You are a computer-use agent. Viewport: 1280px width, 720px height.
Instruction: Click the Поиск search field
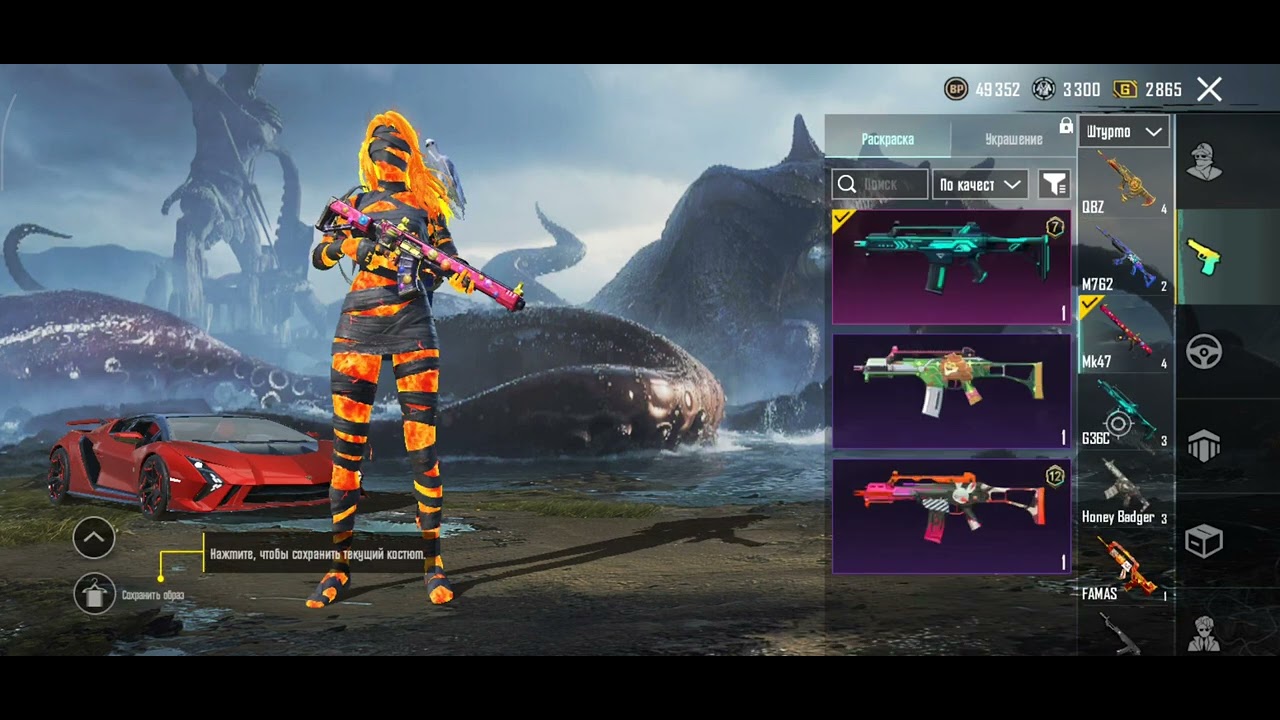point(880,184)
